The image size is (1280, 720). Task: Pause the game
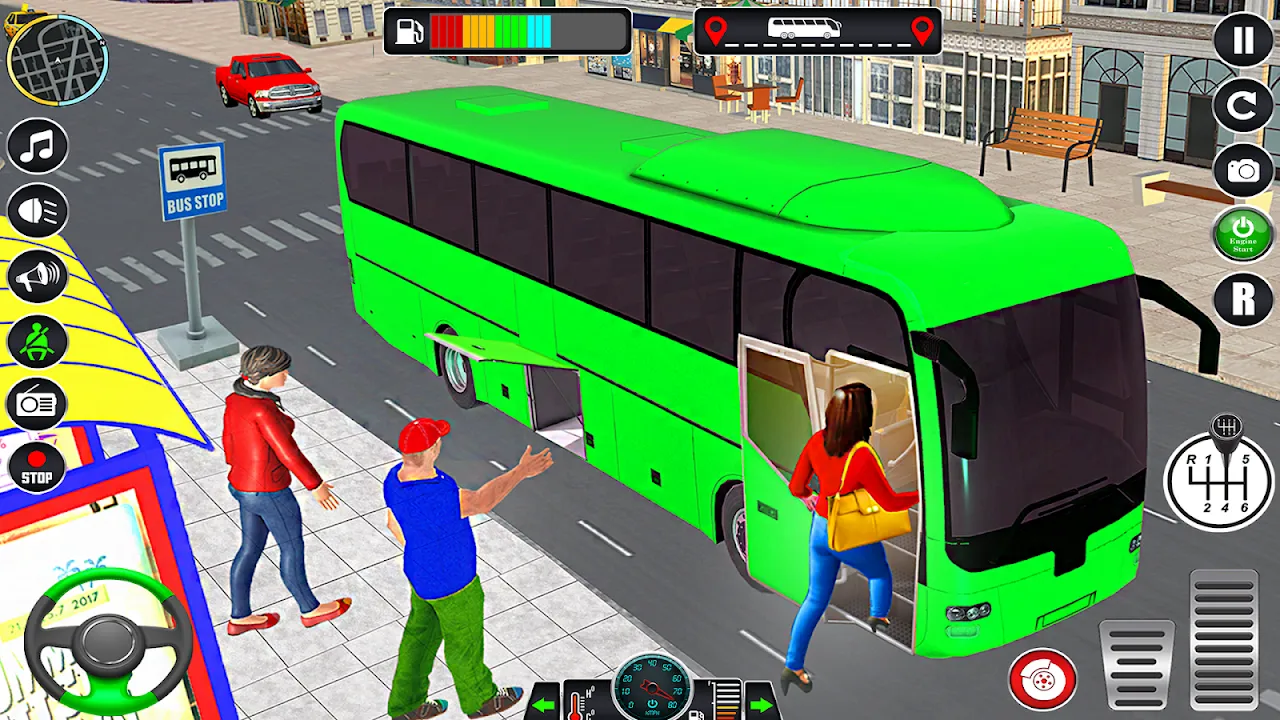pos(1243,41)
